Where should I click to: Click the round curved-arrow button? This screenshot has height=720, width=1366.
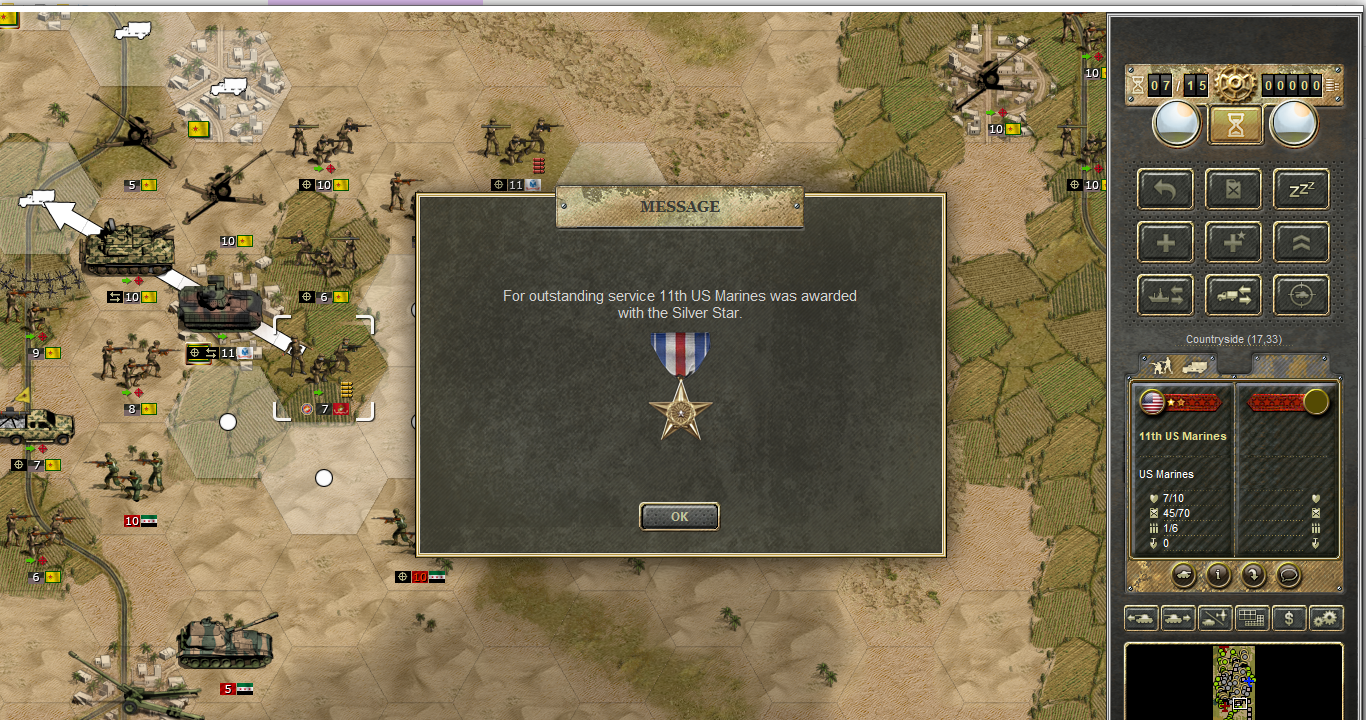(x=1252, y=575)
